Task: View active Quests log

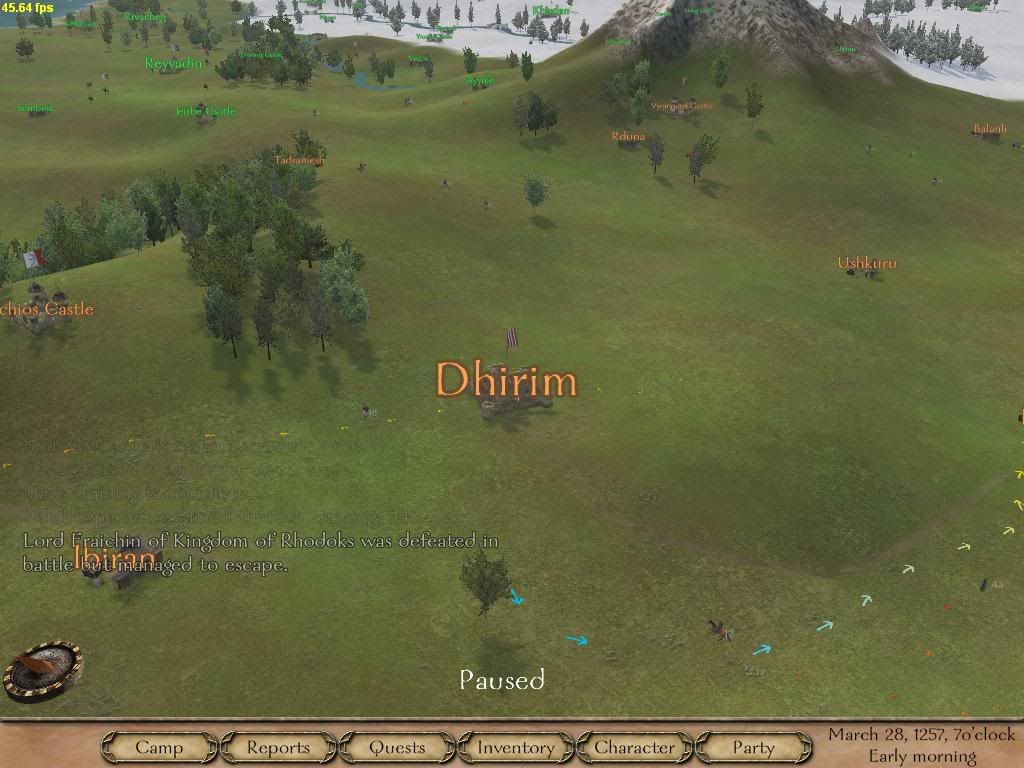Action: [x=397, y=747]
